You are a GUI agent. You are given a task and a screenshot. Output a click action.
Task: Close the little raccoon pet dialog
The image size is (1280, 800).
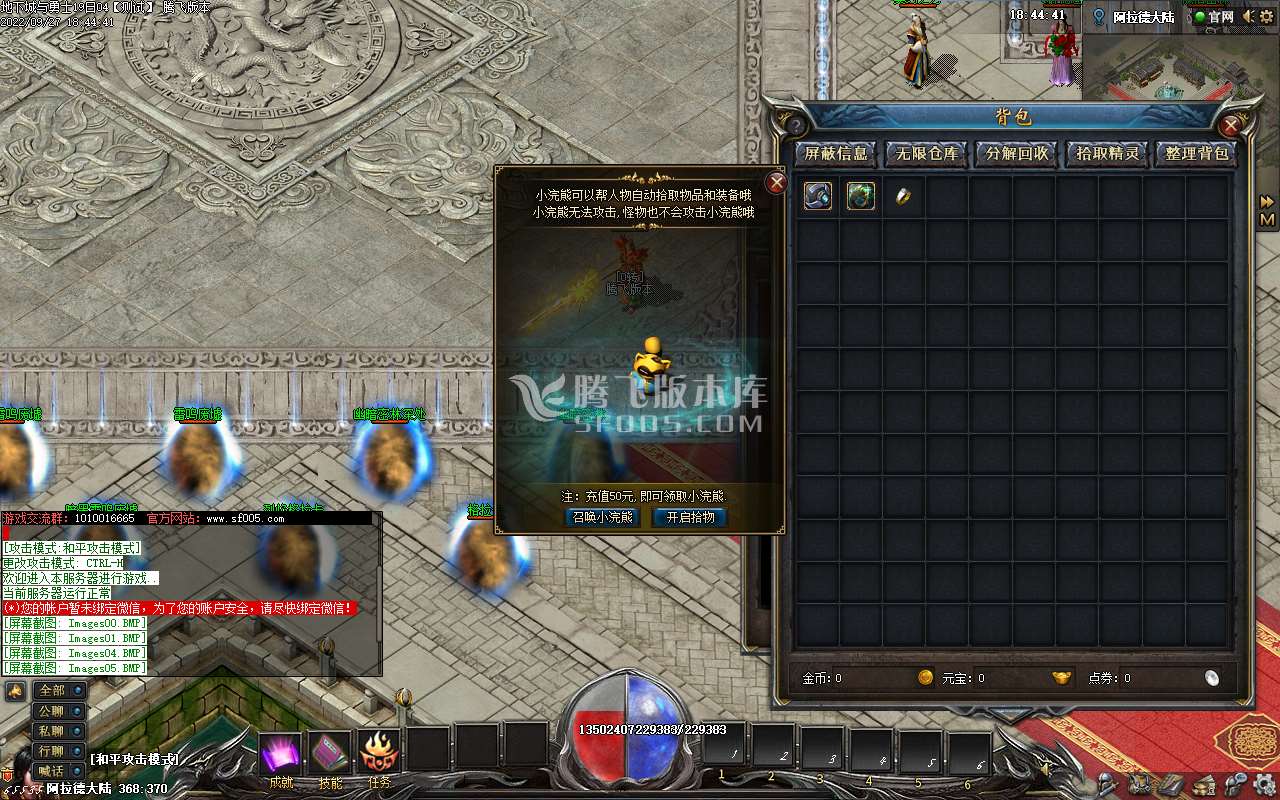[776, 183]
